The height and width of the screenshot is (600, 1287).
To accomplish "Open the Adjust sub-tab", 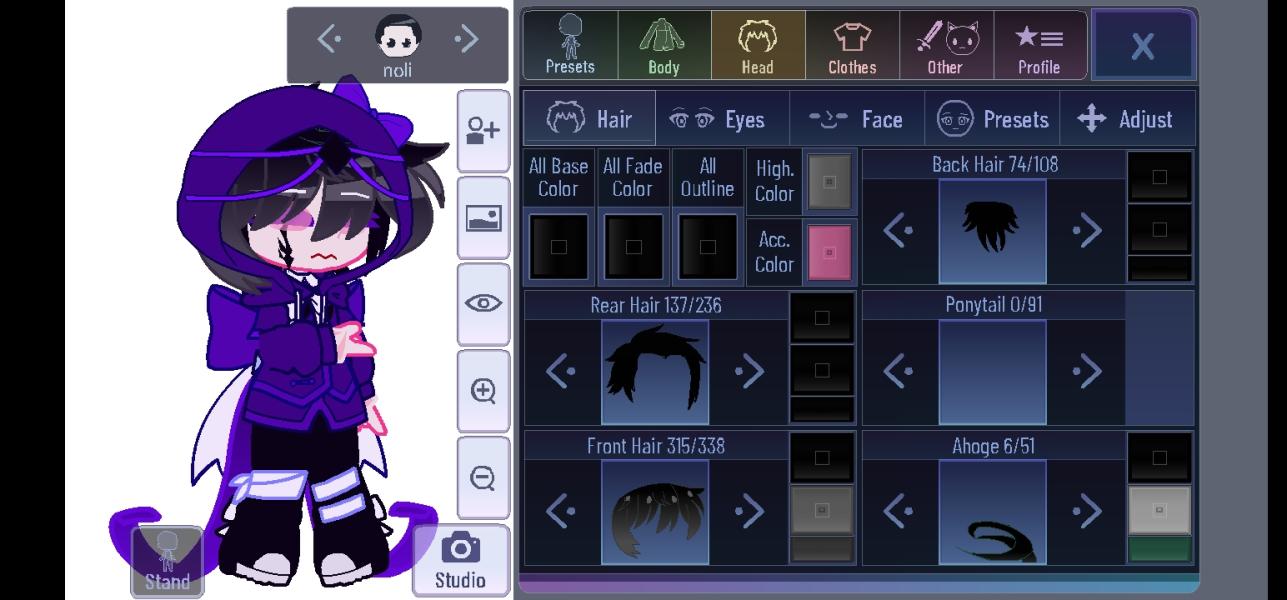I will (1126, 119).
